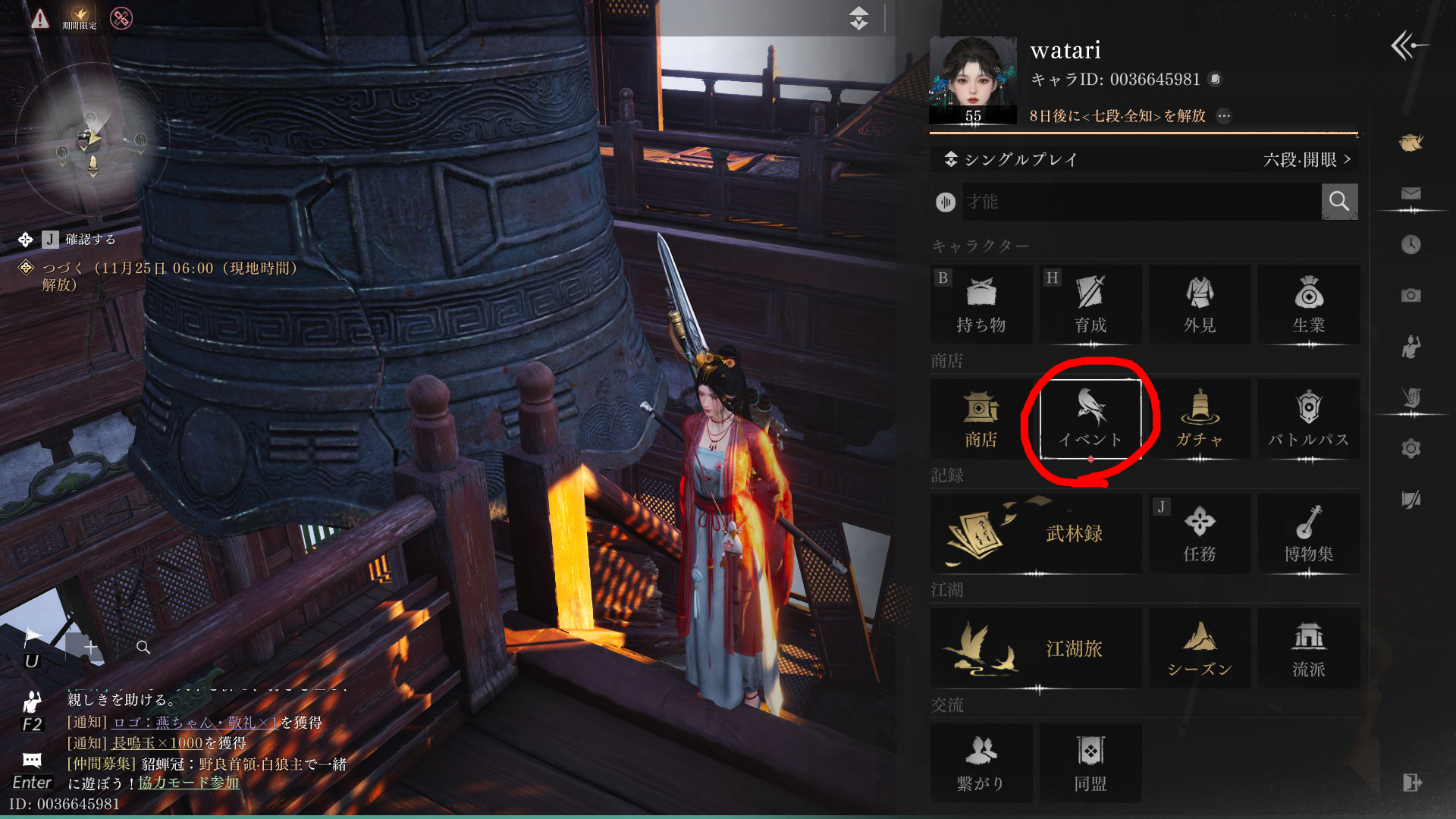Open the シーズン season menu
Screen dimensions: 1456x819
click(x=1199, y=648)
